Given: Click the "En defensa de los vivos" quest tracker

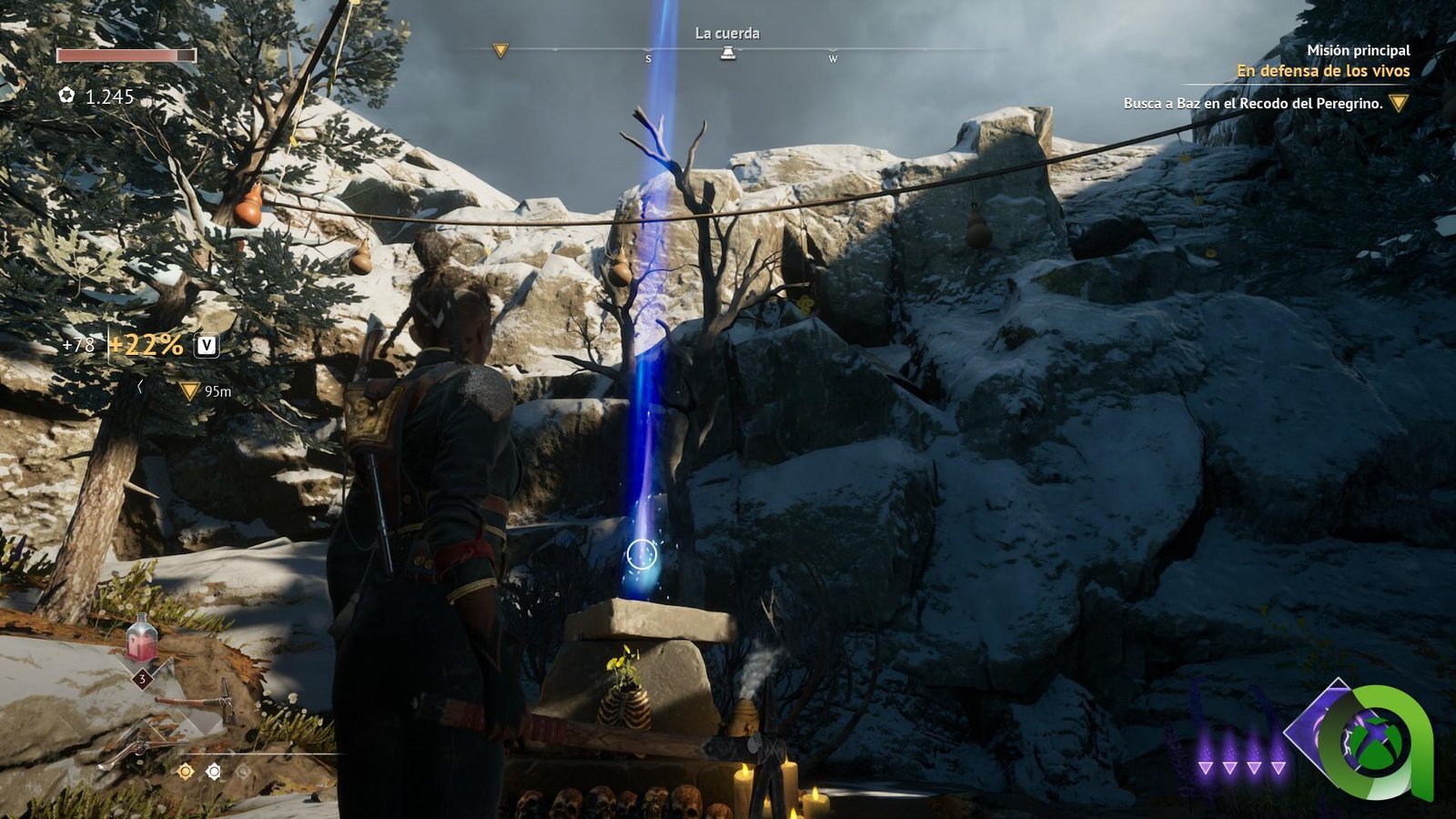Looking at the screenshot, I should click(1322, 71).
